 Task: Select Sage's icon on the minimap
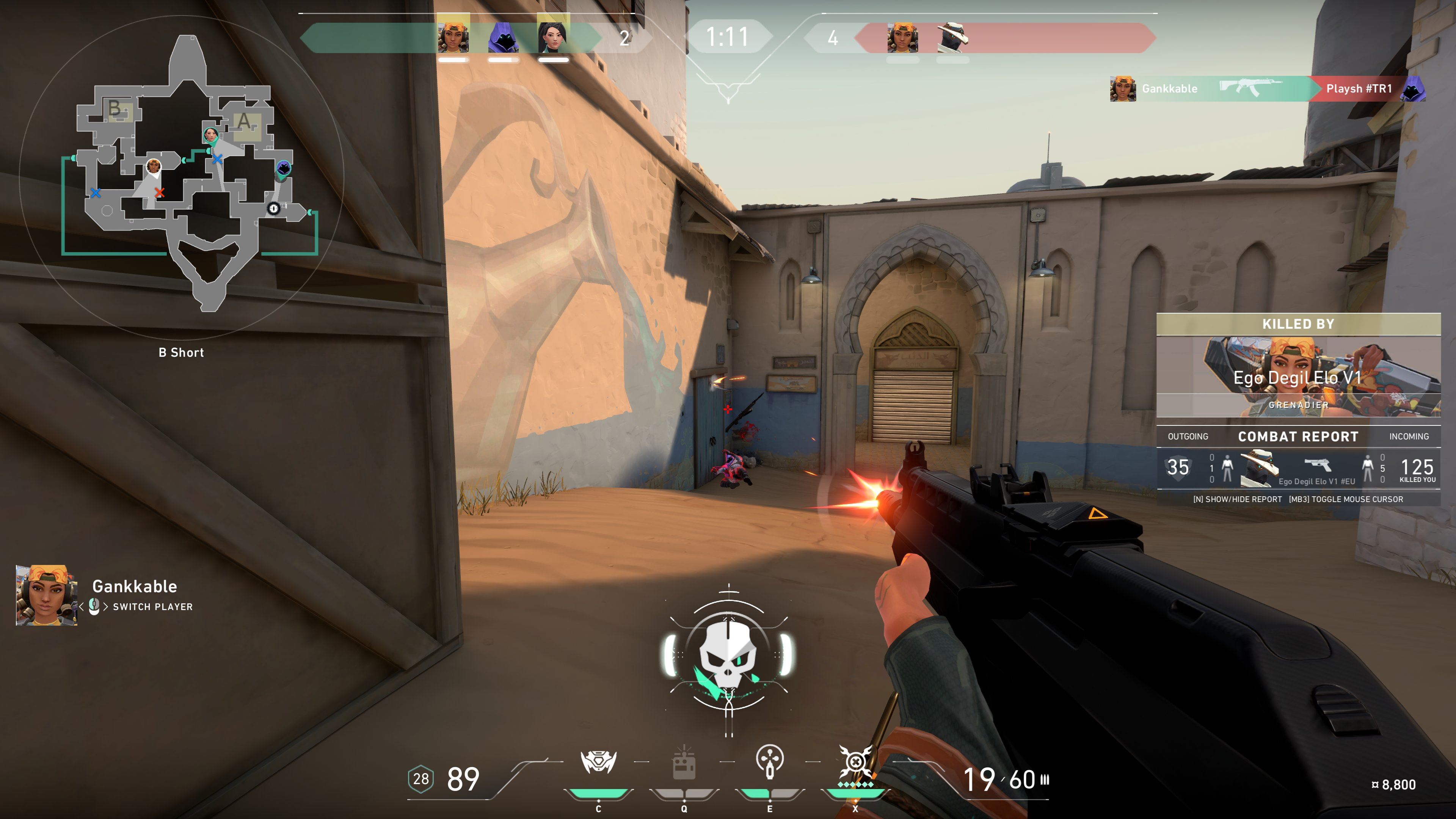click(x=211, y=135)
